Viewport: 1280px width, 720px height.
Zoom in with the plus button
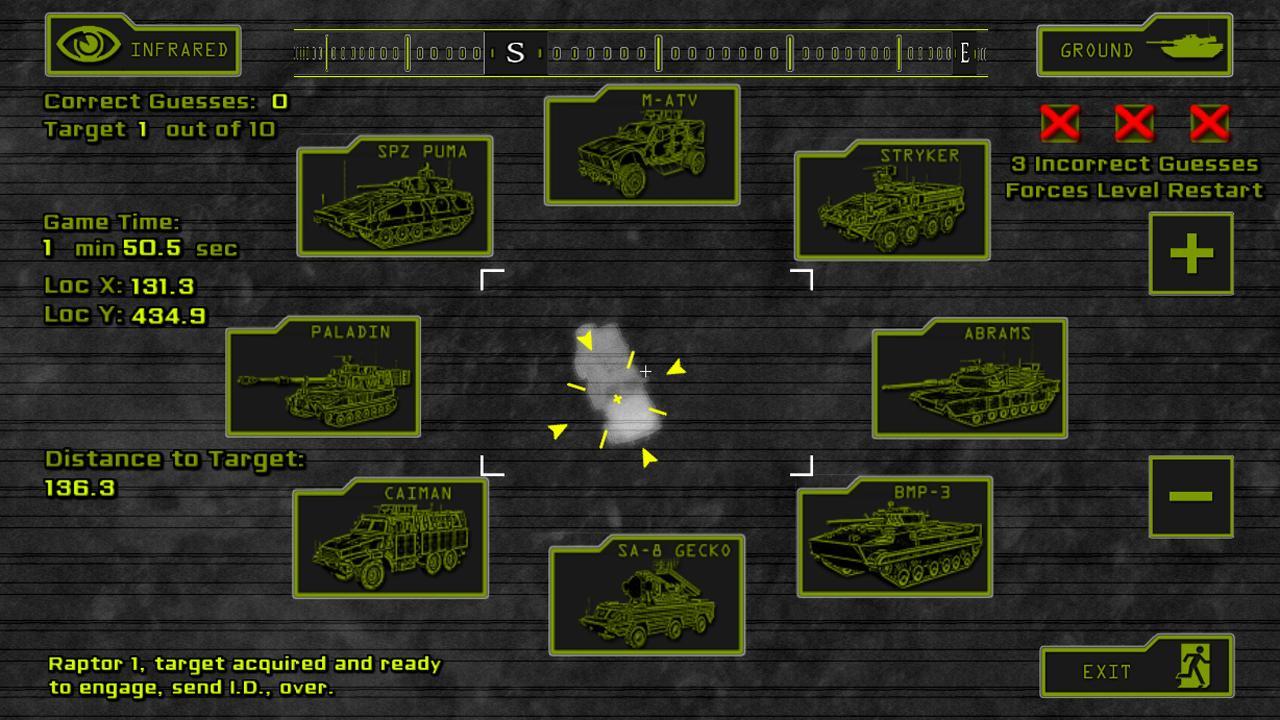pyautogui.click(x=1190, y=254)
